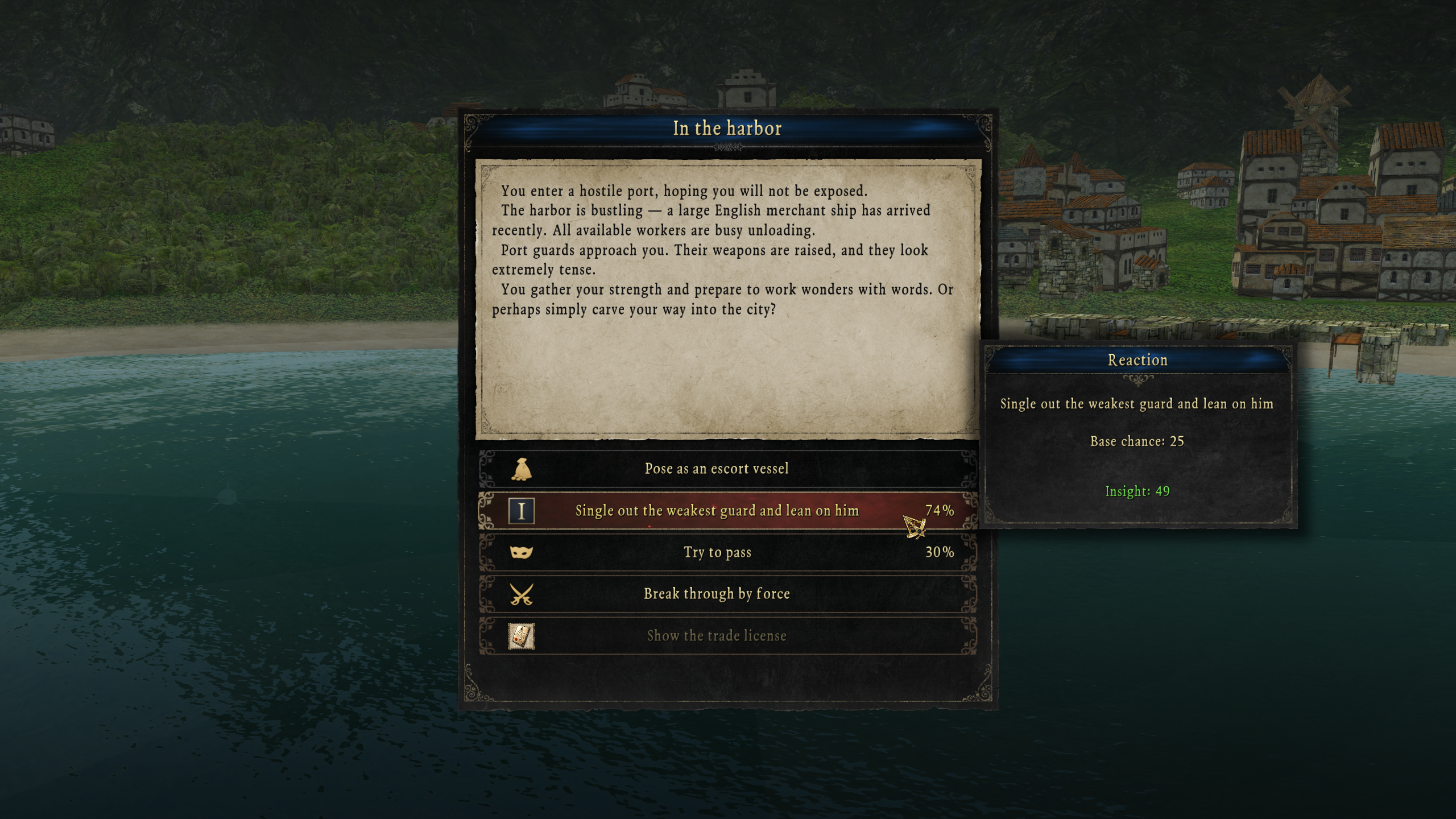1456x819 pixels.
Task: Select "Single out the weakest guard" option
Action: click(717, 511)
